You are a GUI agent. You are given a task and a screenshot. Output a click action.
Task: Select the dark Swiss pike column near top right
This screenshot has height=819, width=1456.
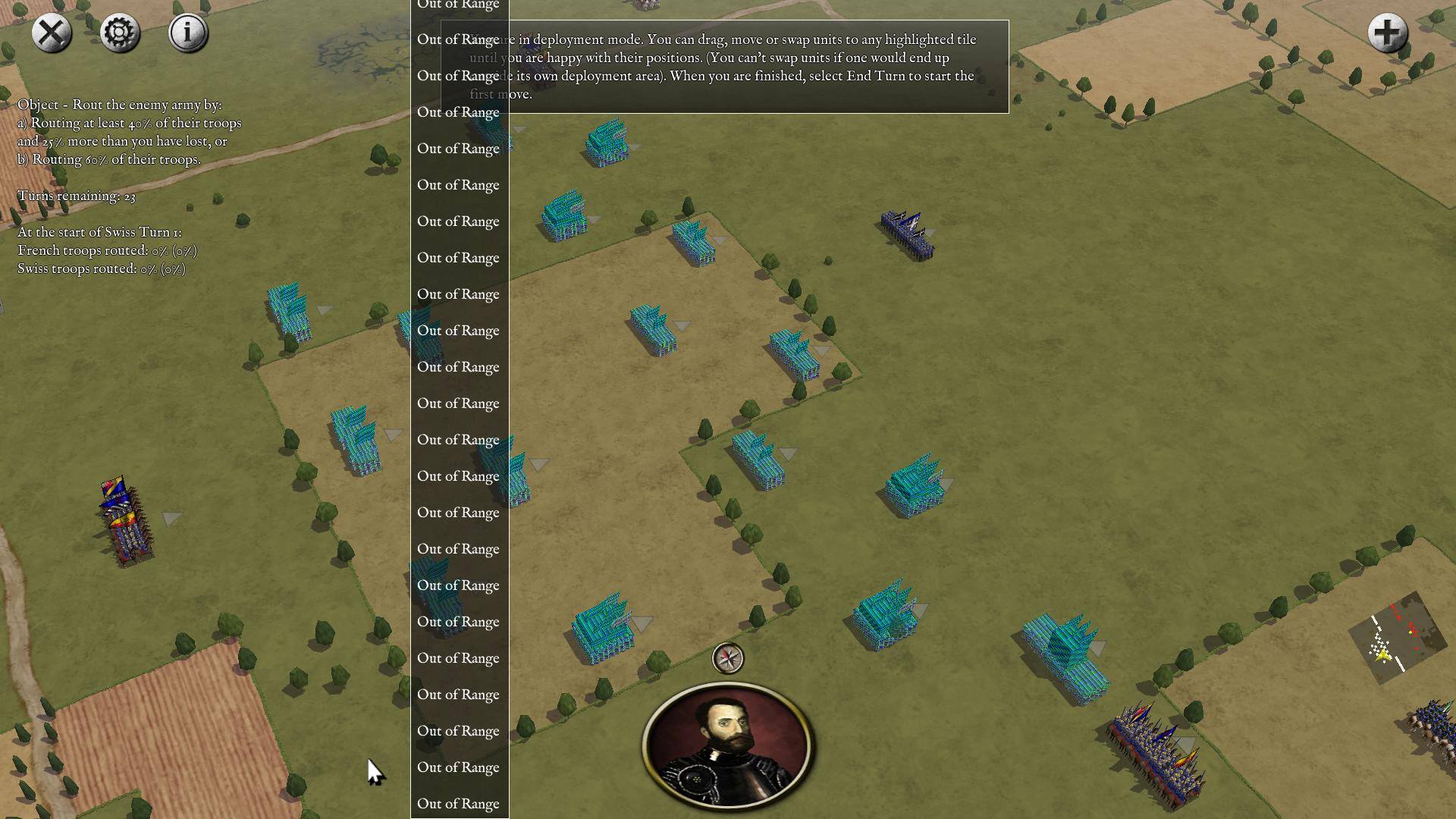pos(907,231)
